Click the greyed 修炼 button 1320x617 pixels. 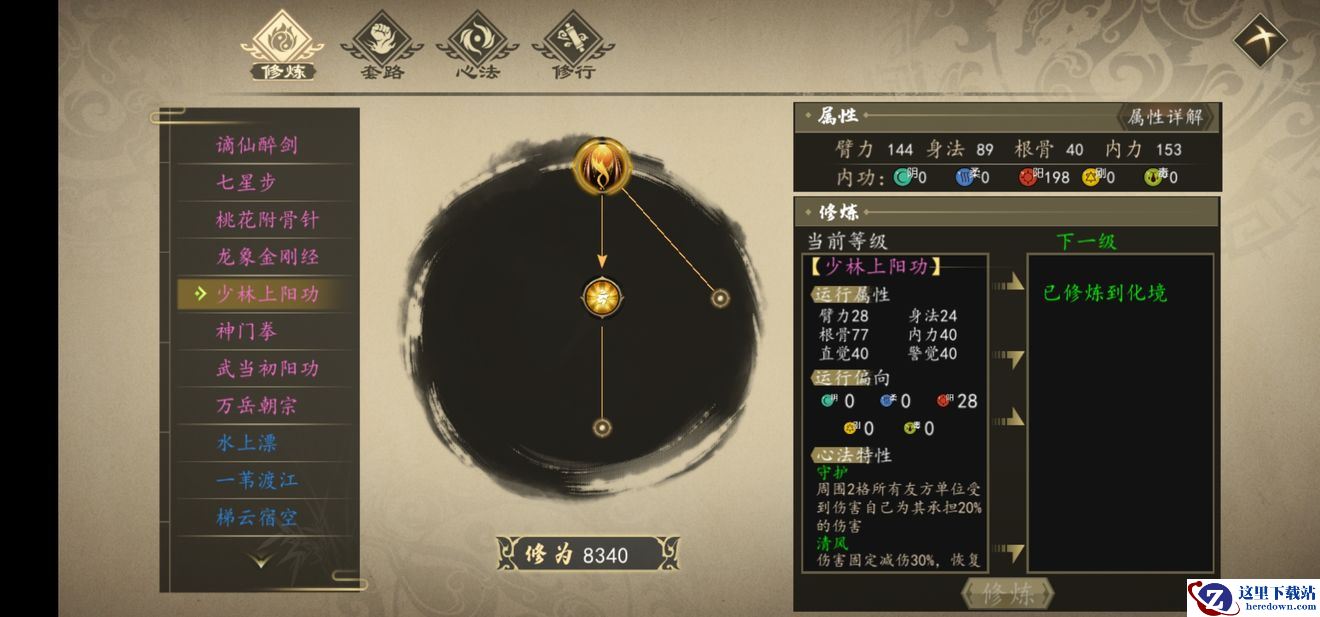click(1007, 594)
